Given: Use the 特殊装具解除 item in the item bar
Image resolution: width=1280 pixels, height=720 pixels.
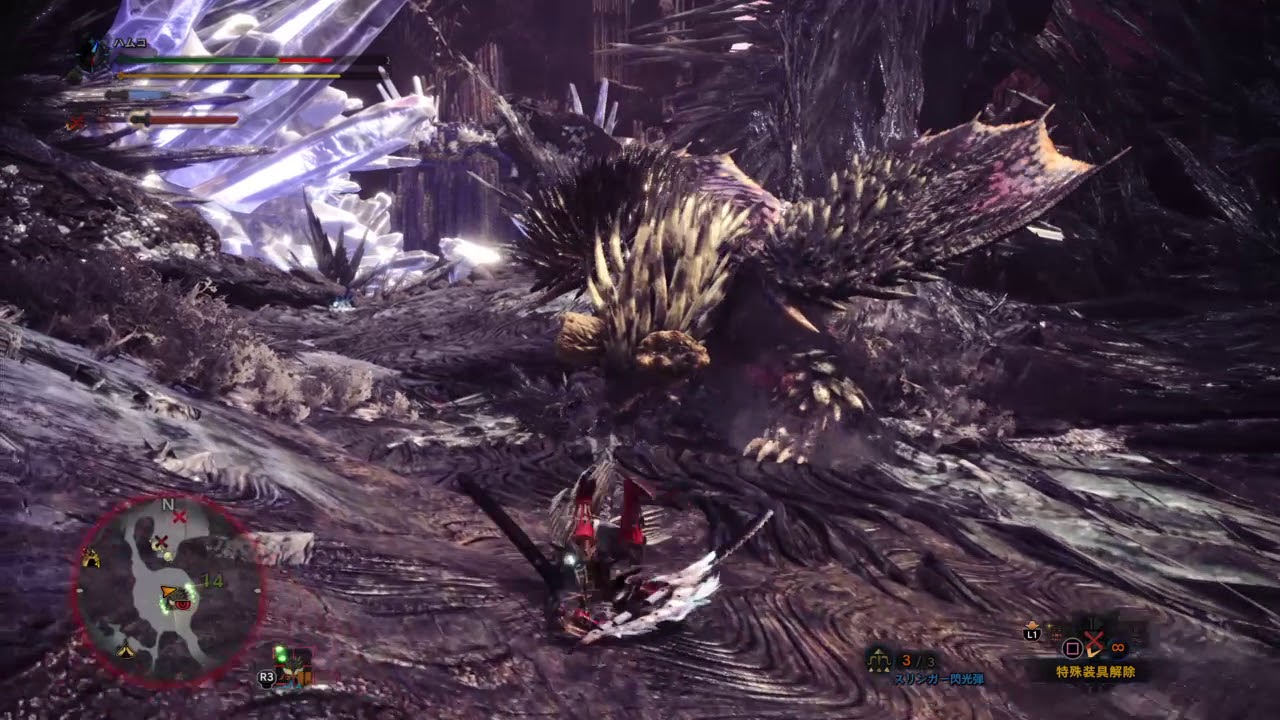Looking at the screenshot, I should (1093, 644).
